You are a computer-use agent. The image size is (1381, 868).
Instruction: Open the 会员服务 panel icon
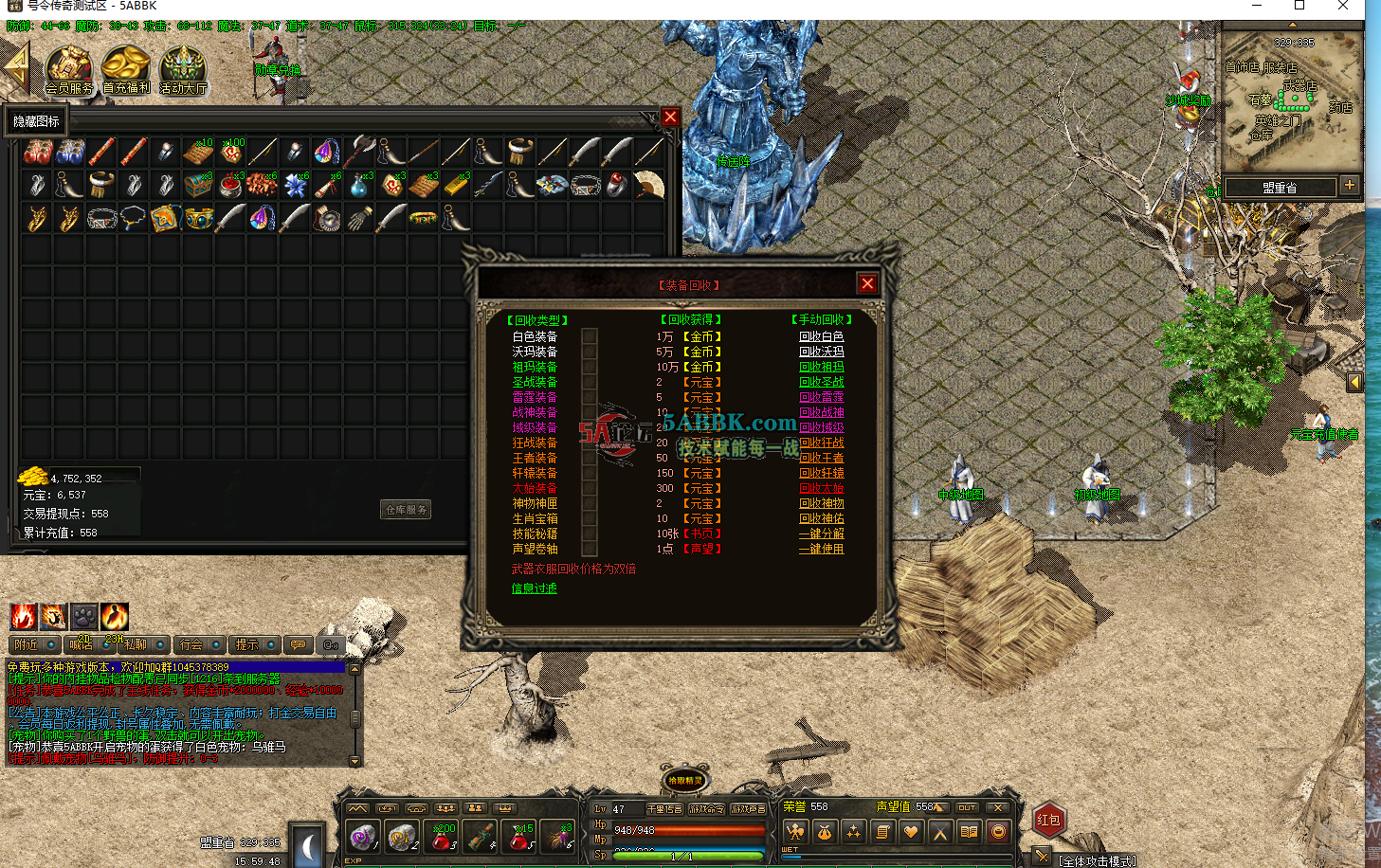click(68, 68)
